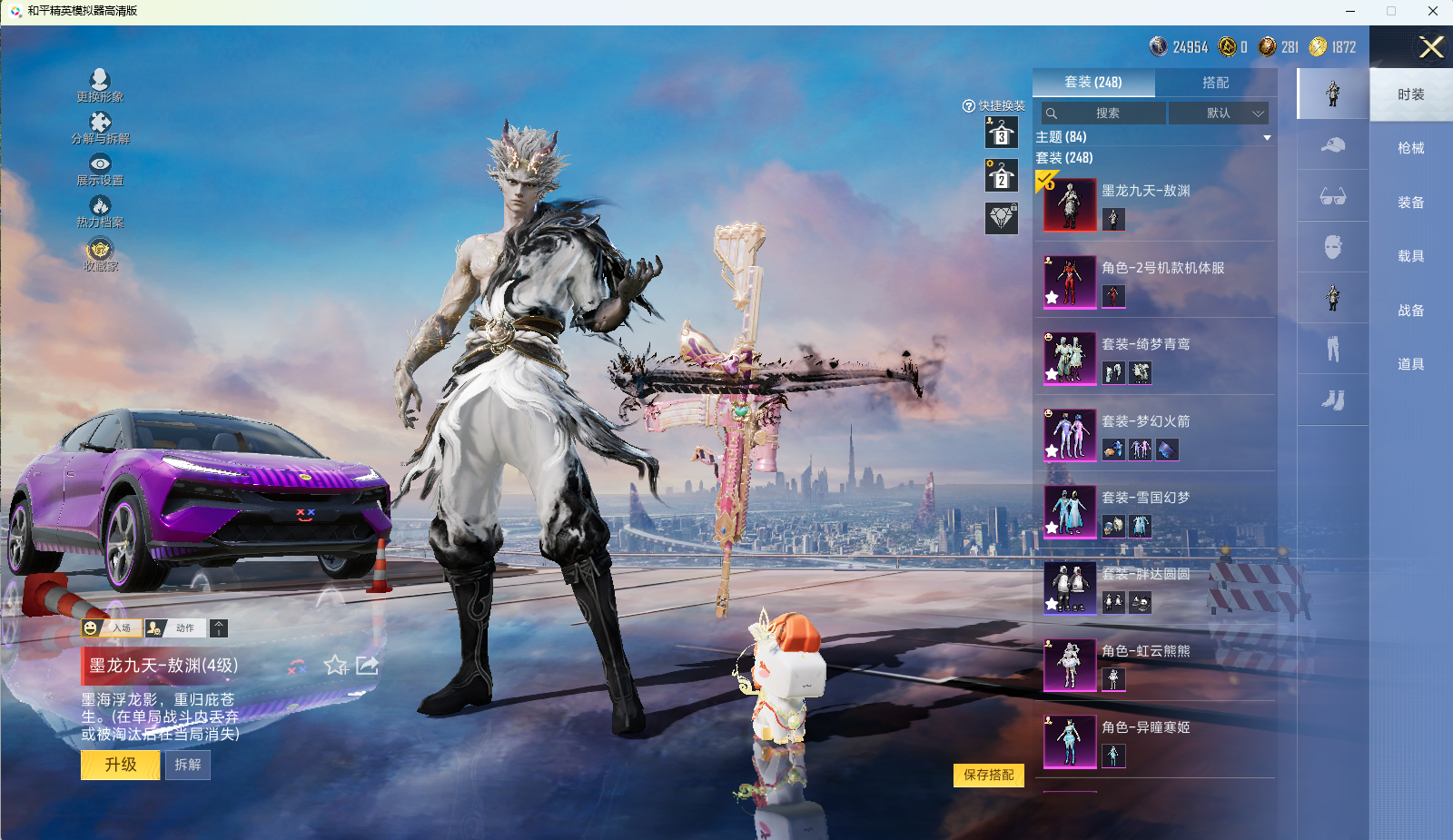Save the outfit with 保存搭配

point(988,775)
